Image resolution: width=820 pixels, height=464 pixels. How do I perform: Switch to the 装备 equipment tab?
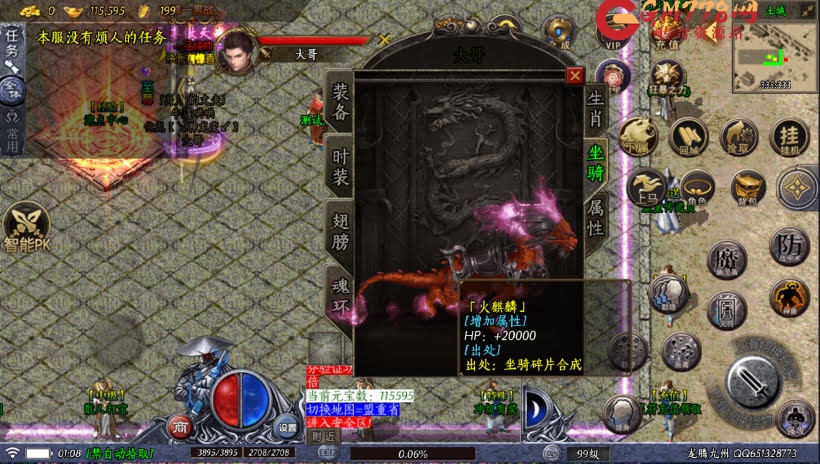(x=341, y=104)
